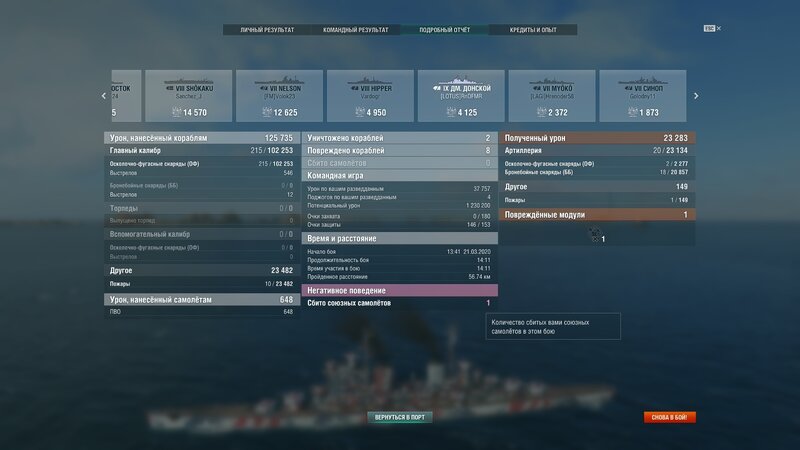Screen dimensions: 800x450
Task: Show the Кредиты и опыт tab
Action: 533,30
